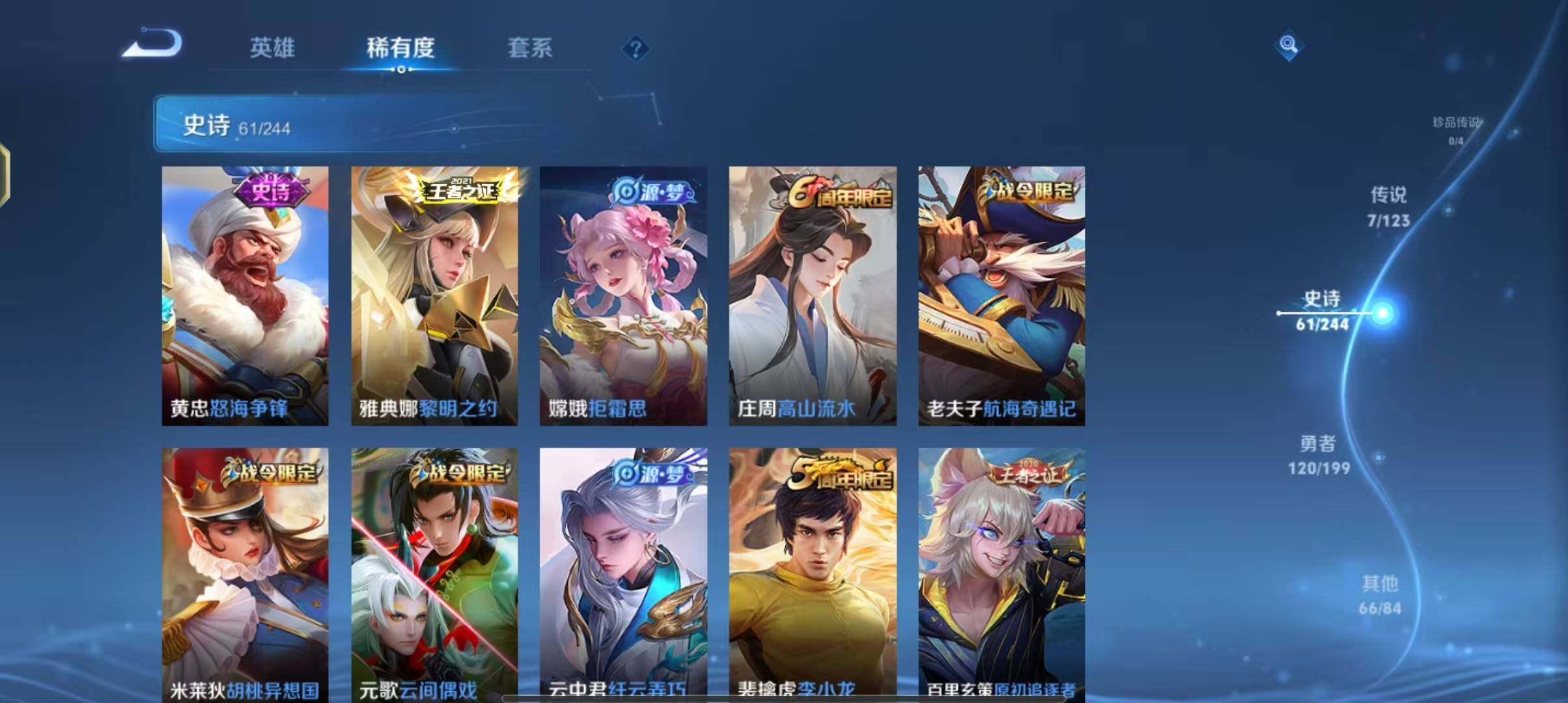Go back using the return arrow
Viewport: 1568px width, 703px height.
tap(154, 44)
